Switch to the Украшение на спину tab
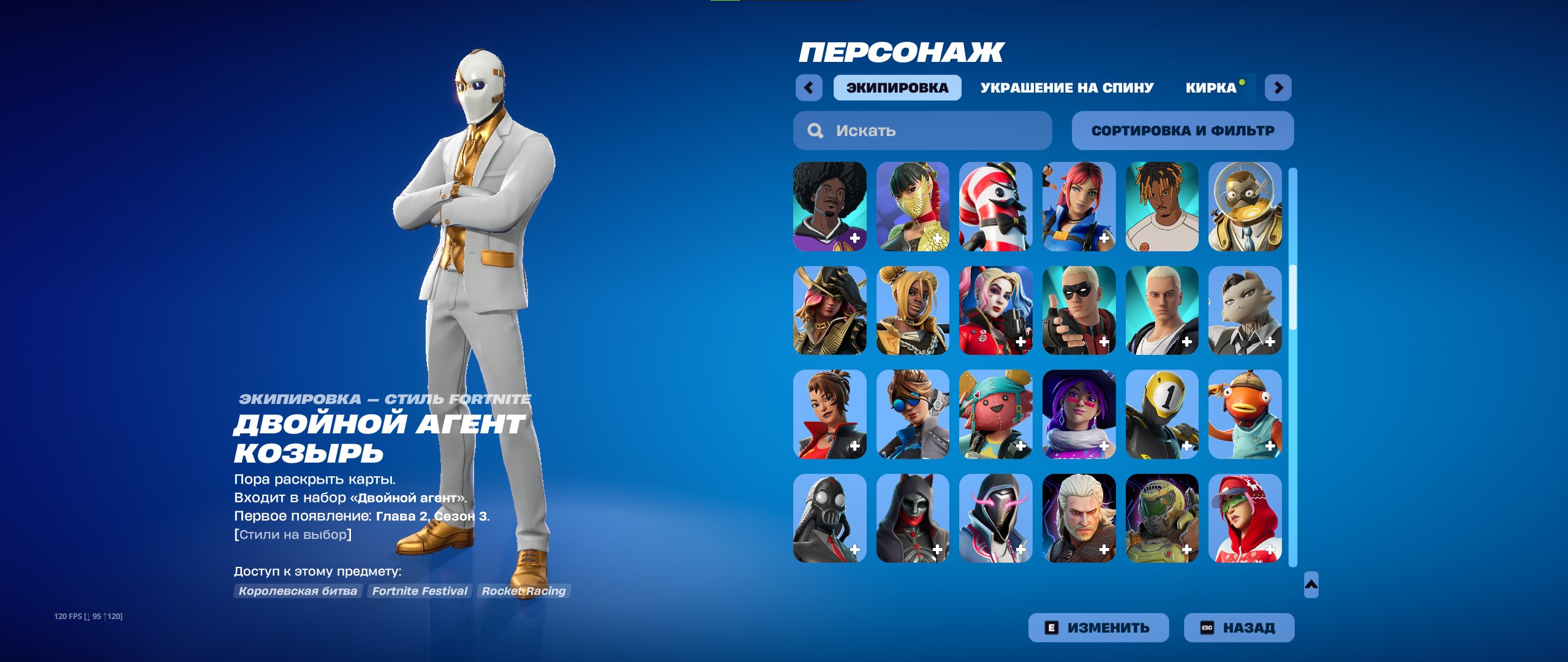 point(1067,87)
